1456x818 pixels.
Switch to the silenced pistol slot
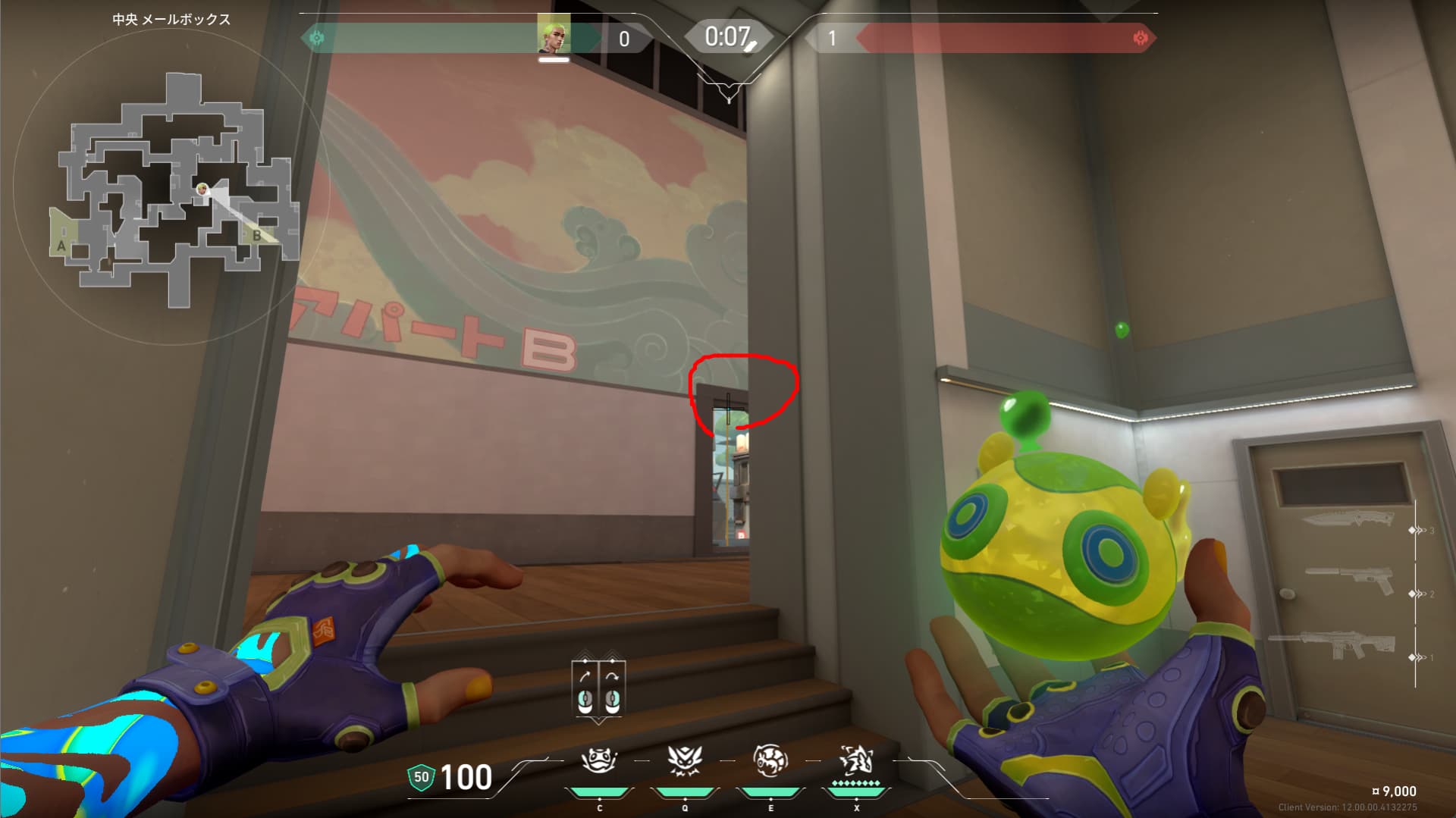(x=1349, y=581)
